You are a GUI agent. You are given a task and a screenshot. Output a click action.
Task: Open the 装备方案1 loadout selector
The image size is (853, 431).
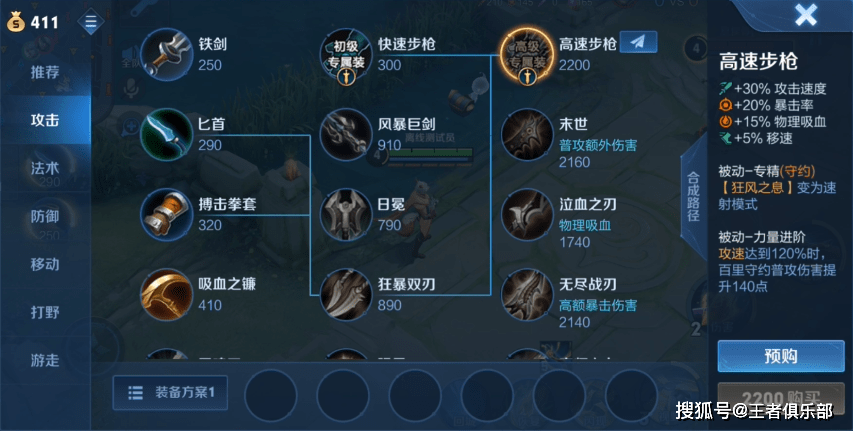click(172, 392)
